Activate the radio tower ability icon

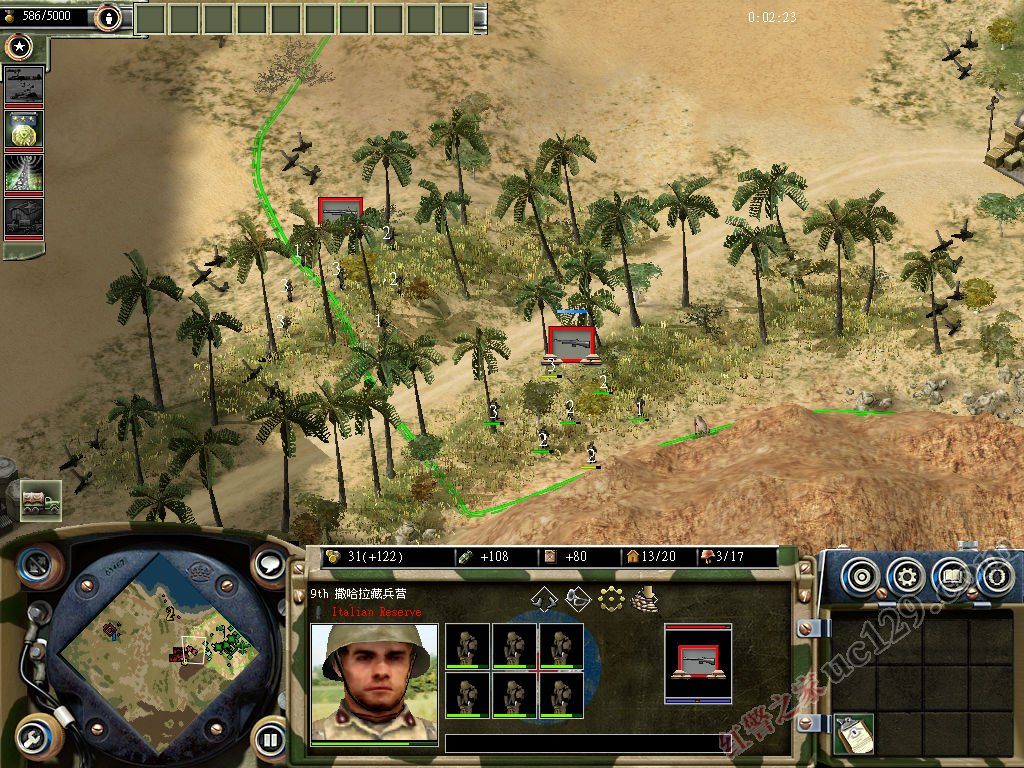click(x=24, y=173)
